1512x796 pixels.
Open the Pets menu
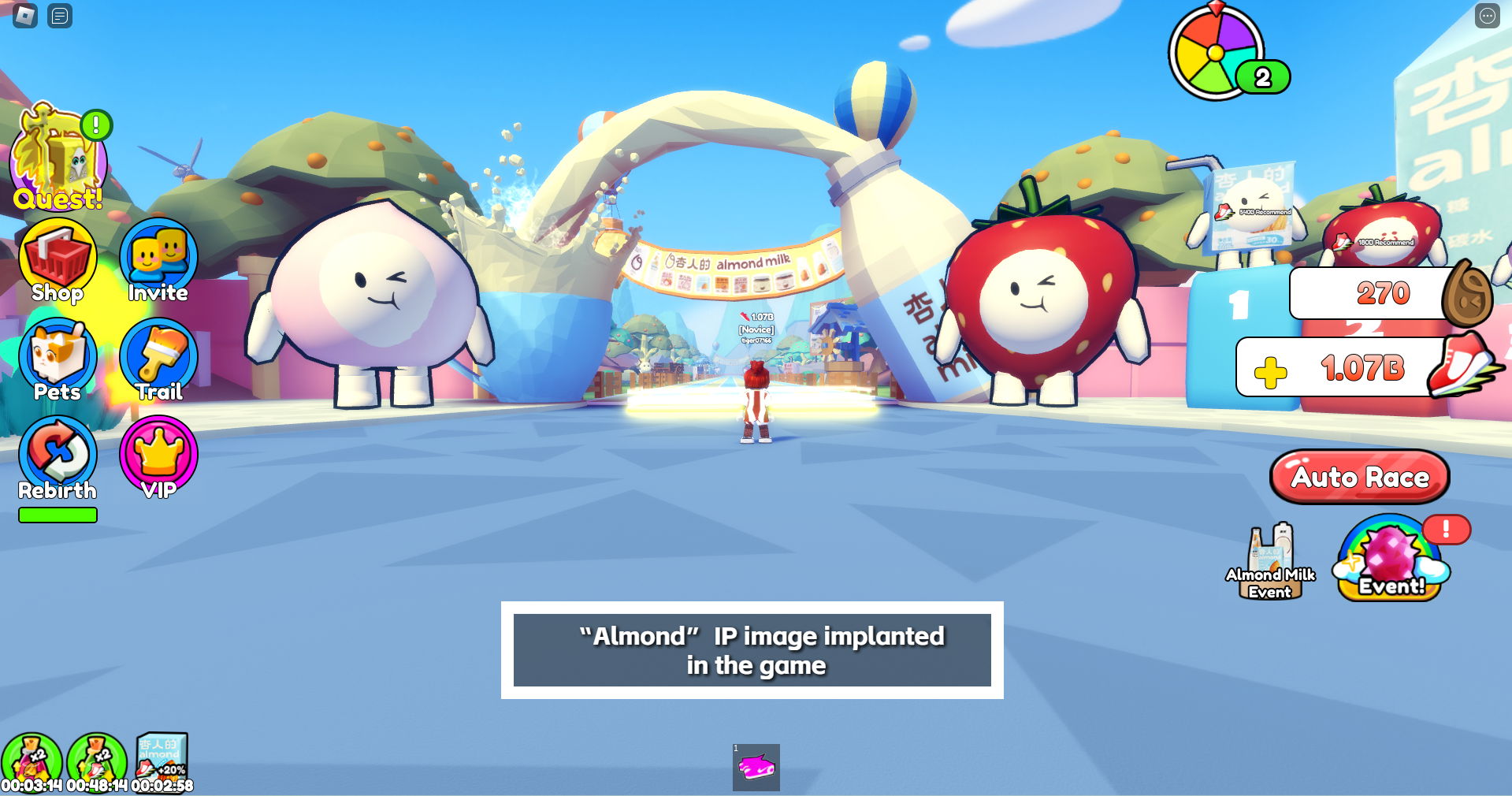point(58,360)
